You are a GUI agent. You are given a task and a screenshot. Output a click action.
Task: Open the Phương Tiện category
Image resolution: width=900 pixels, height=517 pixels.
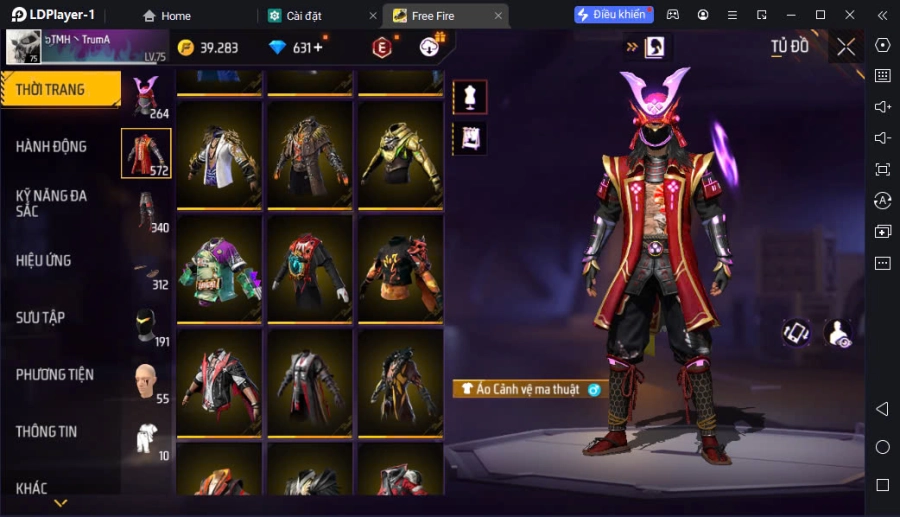(55, 375)
